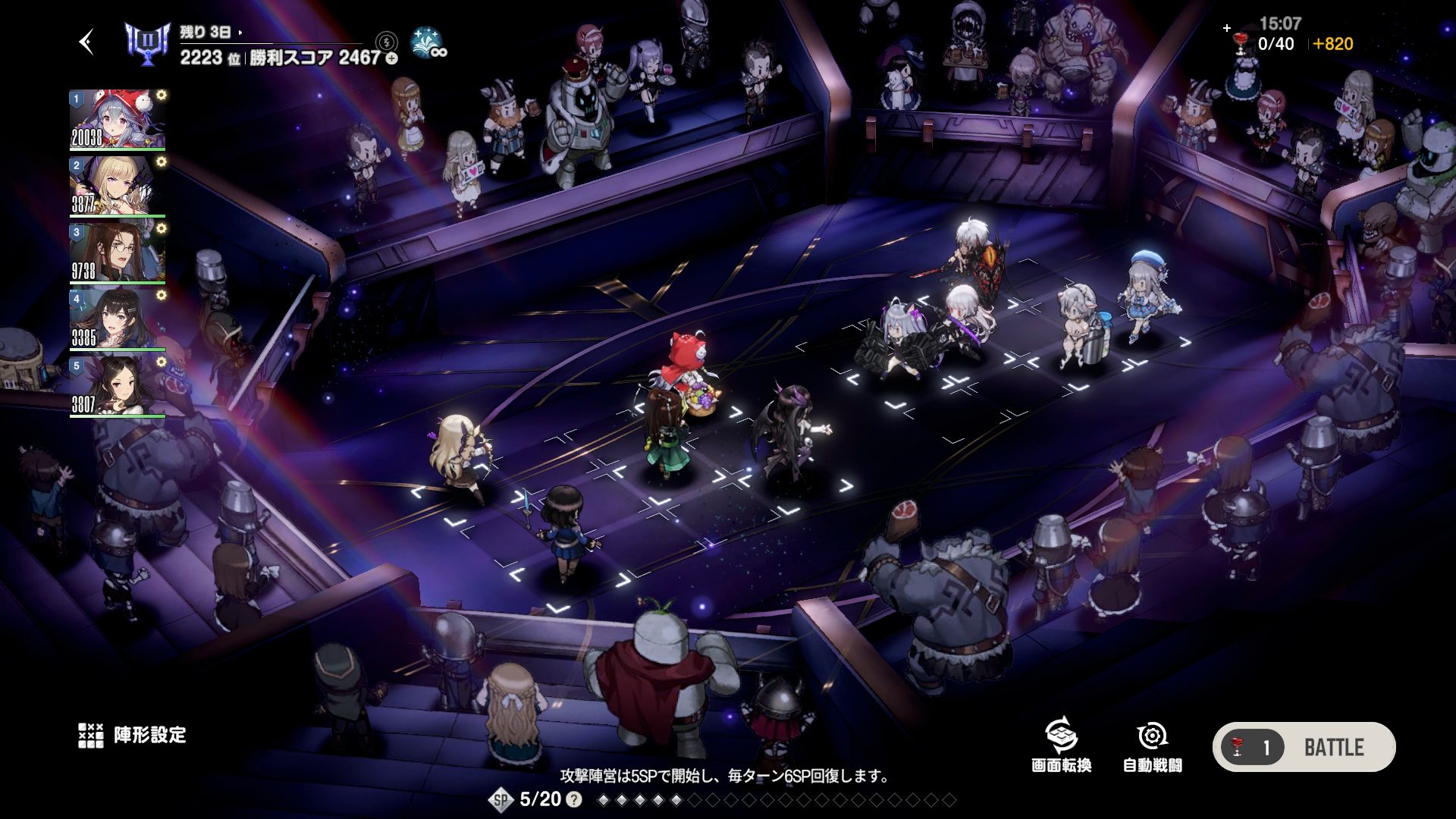Expand the 残り 3日 remaining days arrow

[x=240, y=33]
